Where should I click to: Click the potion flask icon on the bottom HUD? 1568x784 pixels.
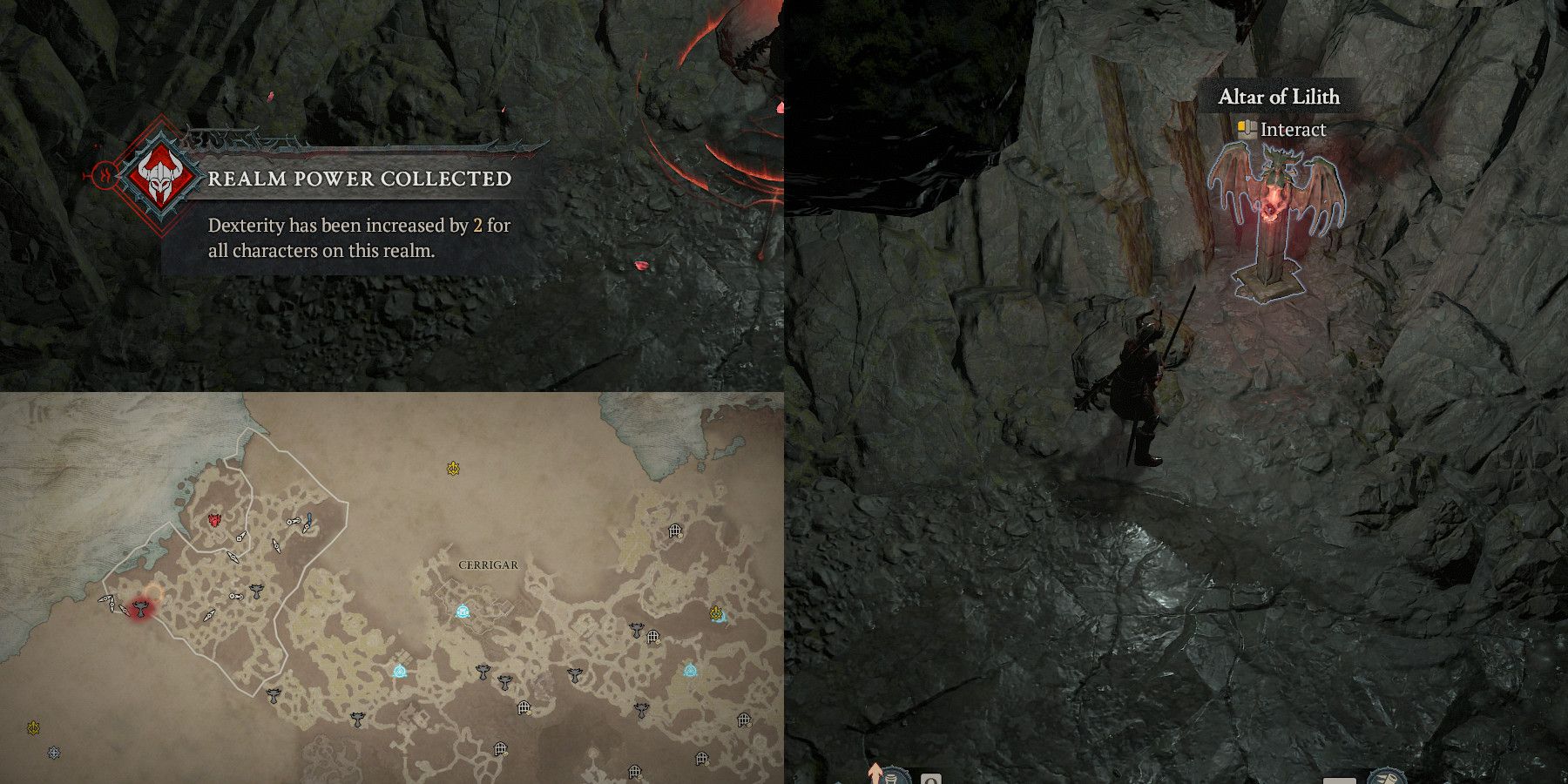pos(891,777)
